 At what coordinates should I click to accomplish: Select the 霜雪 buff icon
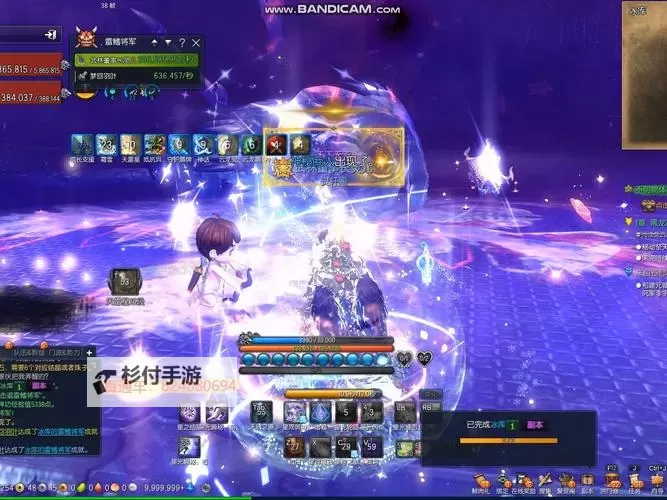[x=105, y=145]
